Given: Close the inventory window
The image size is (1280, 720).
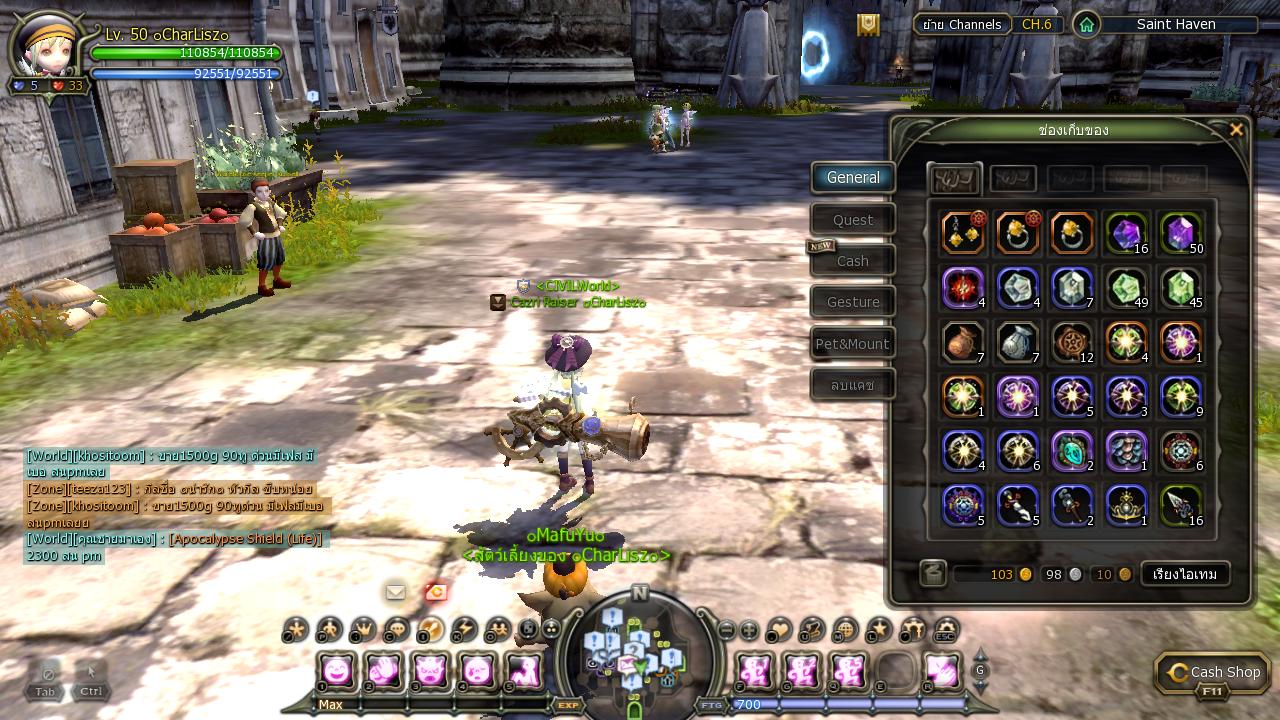Looking at the screenshot, I should (1236, 130).
